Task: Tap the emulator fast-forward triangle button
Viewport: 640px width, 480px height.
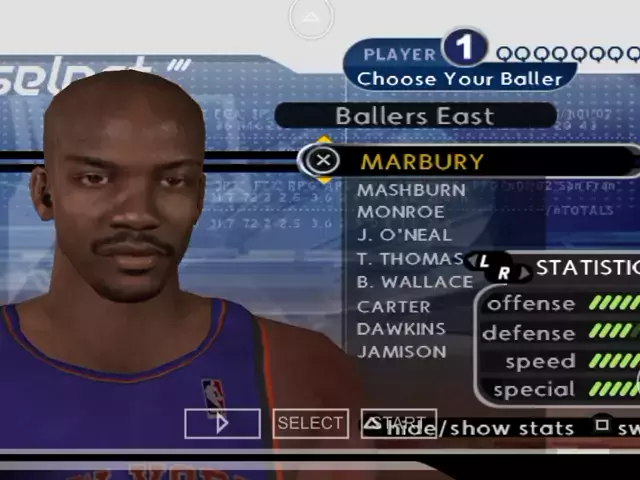Action: 222,423
